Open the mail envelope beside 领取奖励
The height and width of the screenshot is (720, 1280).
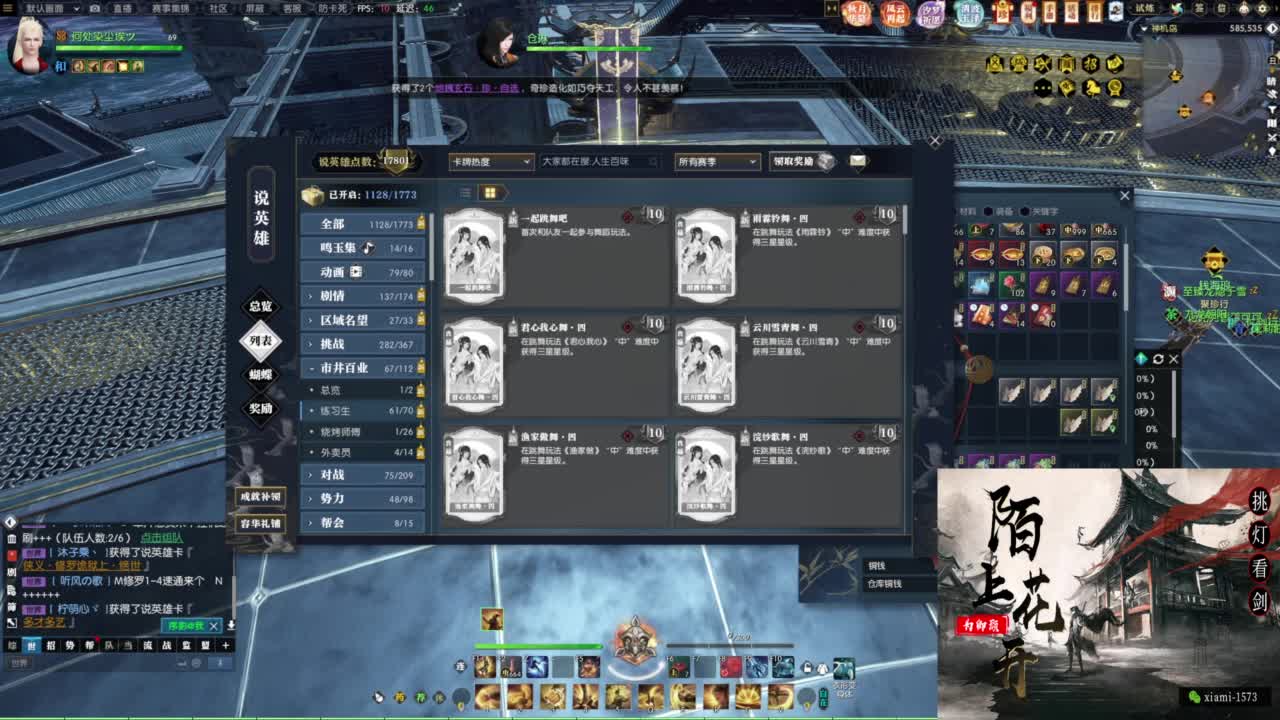(857, 162)
